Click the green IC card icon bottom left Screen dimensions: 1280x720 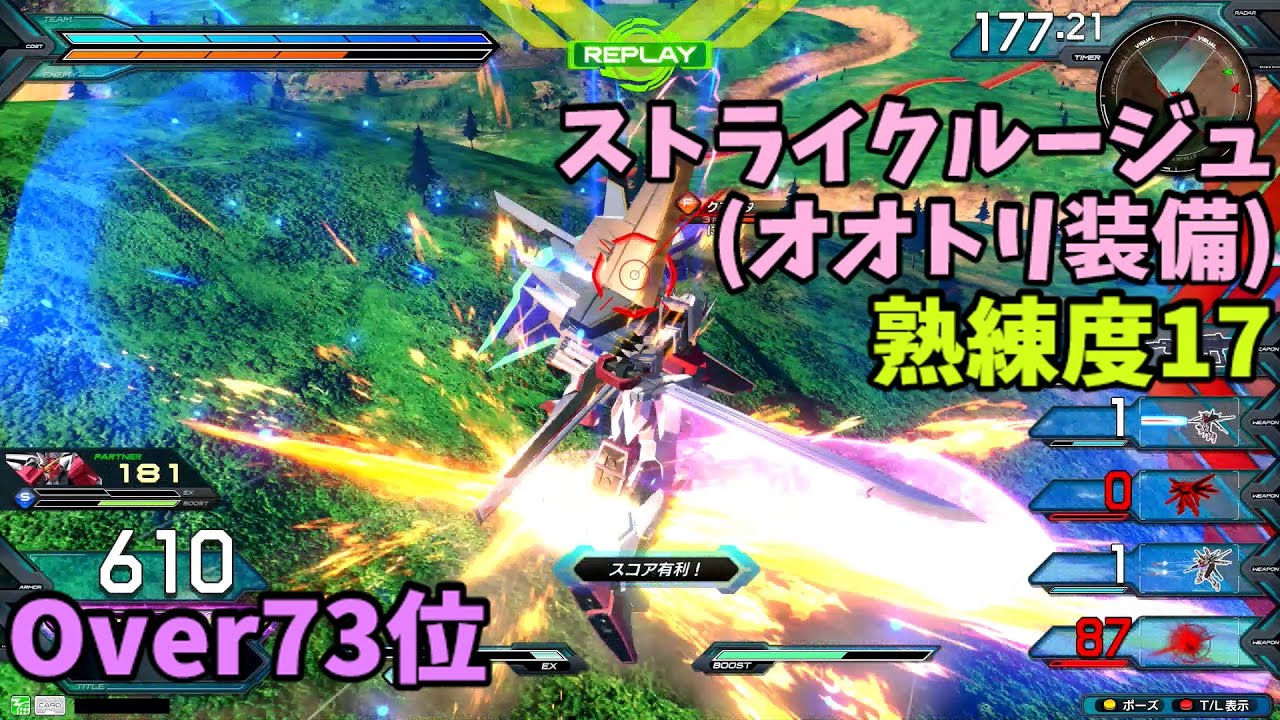21,705
